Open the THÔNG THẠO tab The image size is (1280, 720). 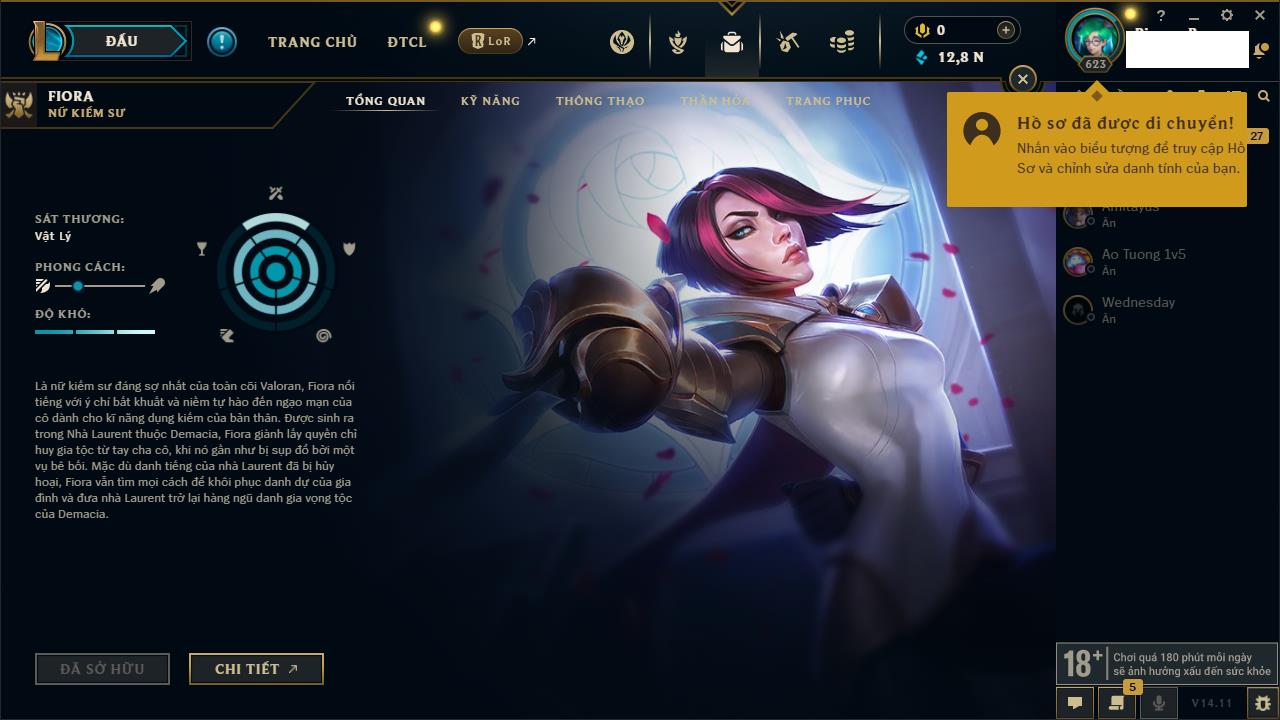coord(600,101)
